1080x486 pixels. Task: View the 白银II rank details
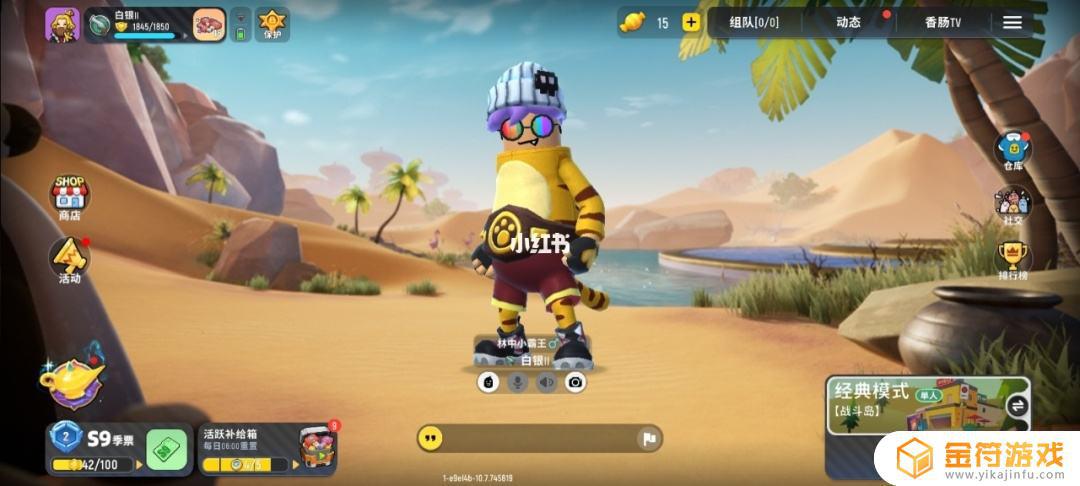point(138,24)
